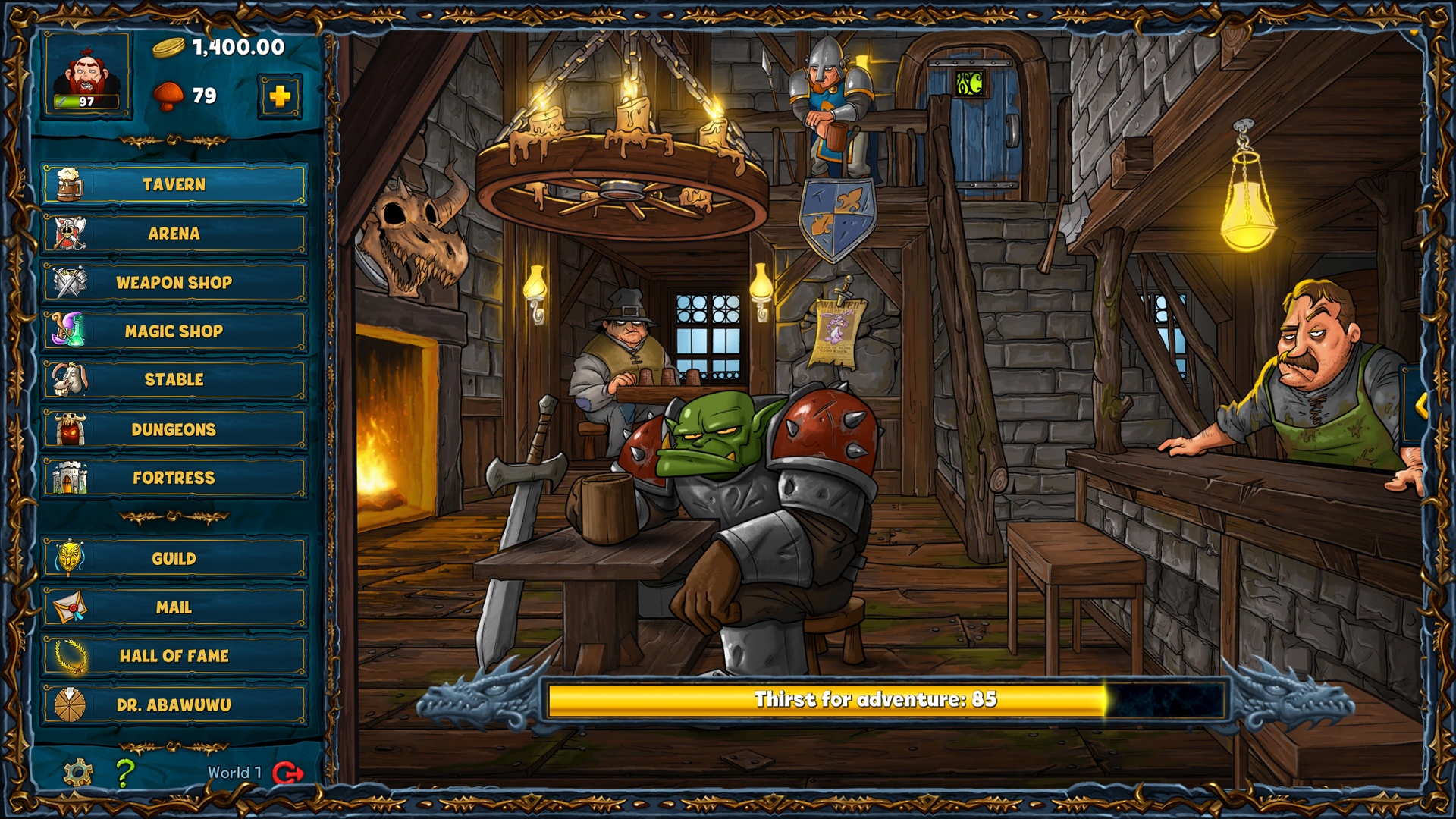
Task: Open the Mail envelope icon
Action: click(72, 607)
